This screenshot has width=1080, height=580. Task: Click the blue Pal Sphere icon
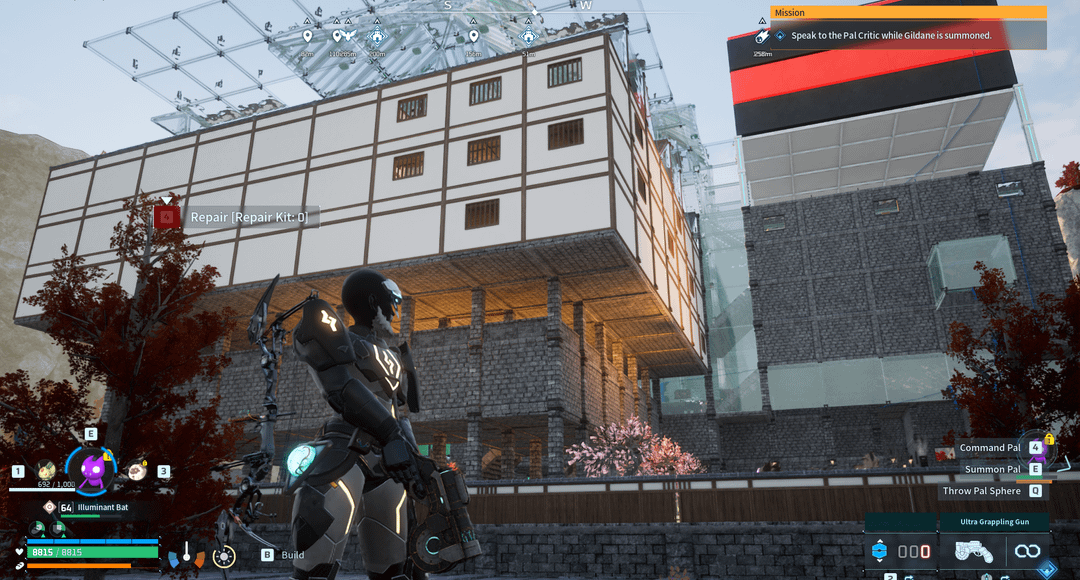(x=879, y=550)
